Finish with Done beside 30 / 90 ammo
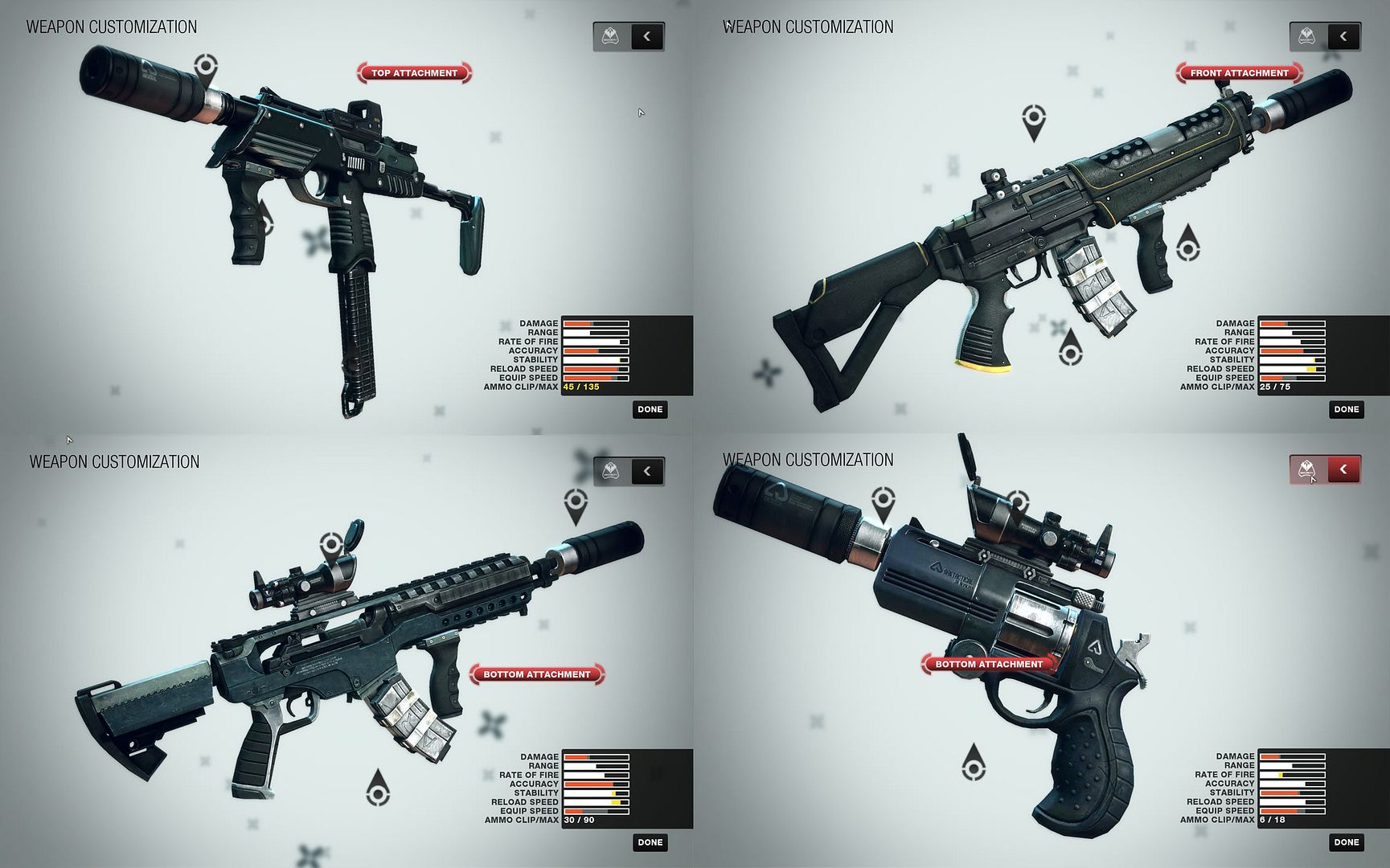 [650, 842]
